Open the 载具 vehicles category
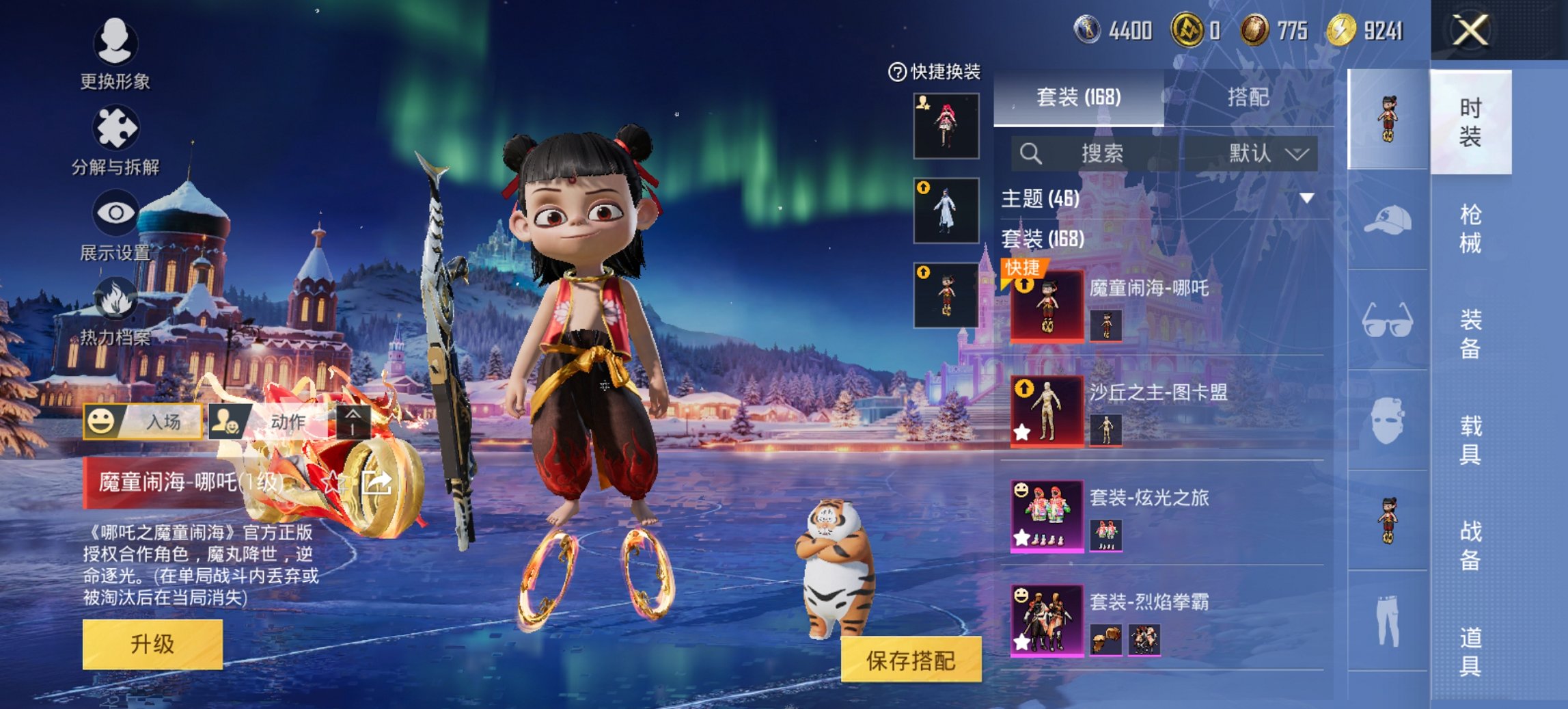The image size is (1568, 709). pyautogui.click(x=1470, y=440)
